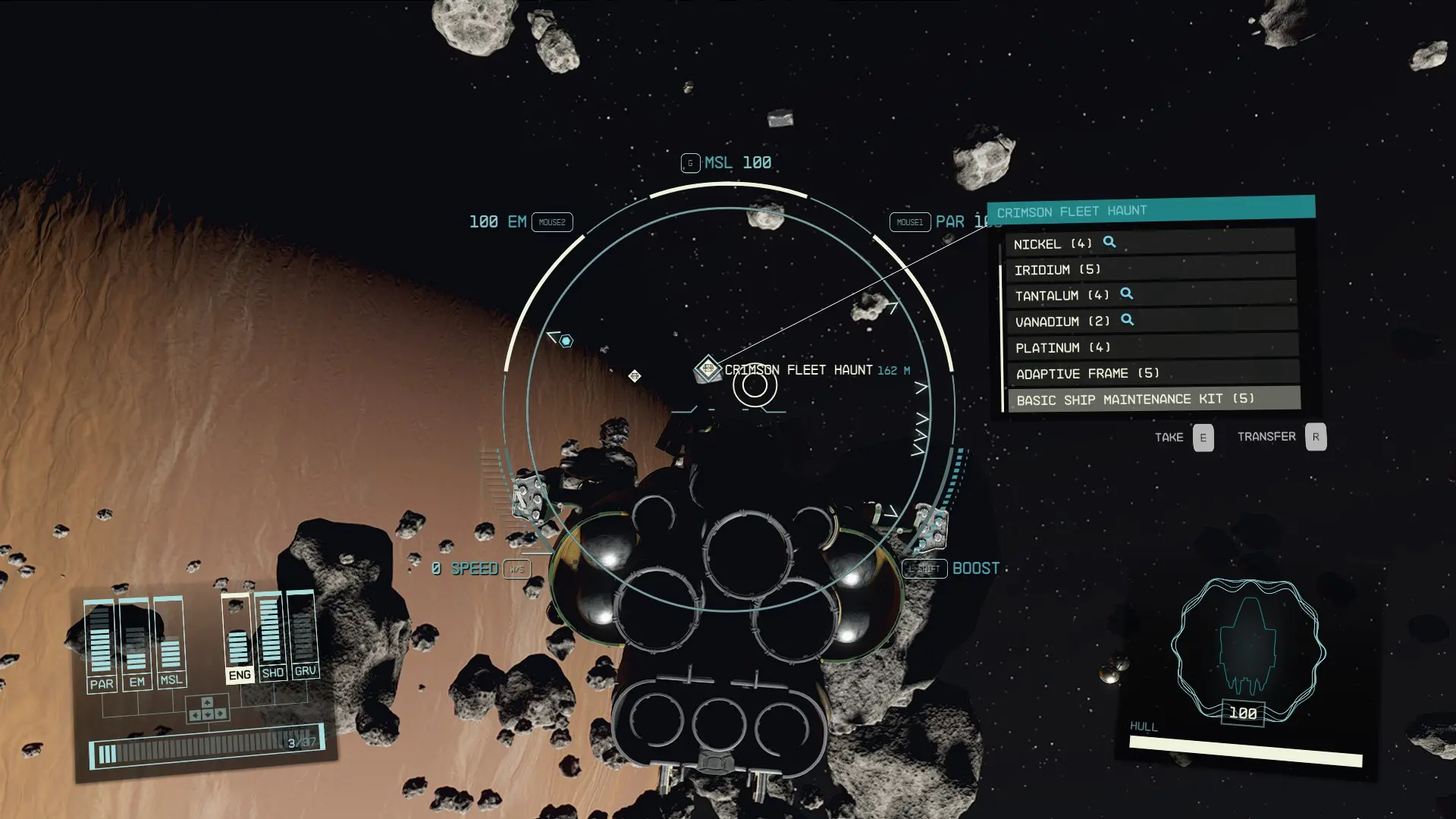Track the Nickel resource magnifier icon
The width and height of the screenshot is (1456, 819).
tap(1109, 242)
